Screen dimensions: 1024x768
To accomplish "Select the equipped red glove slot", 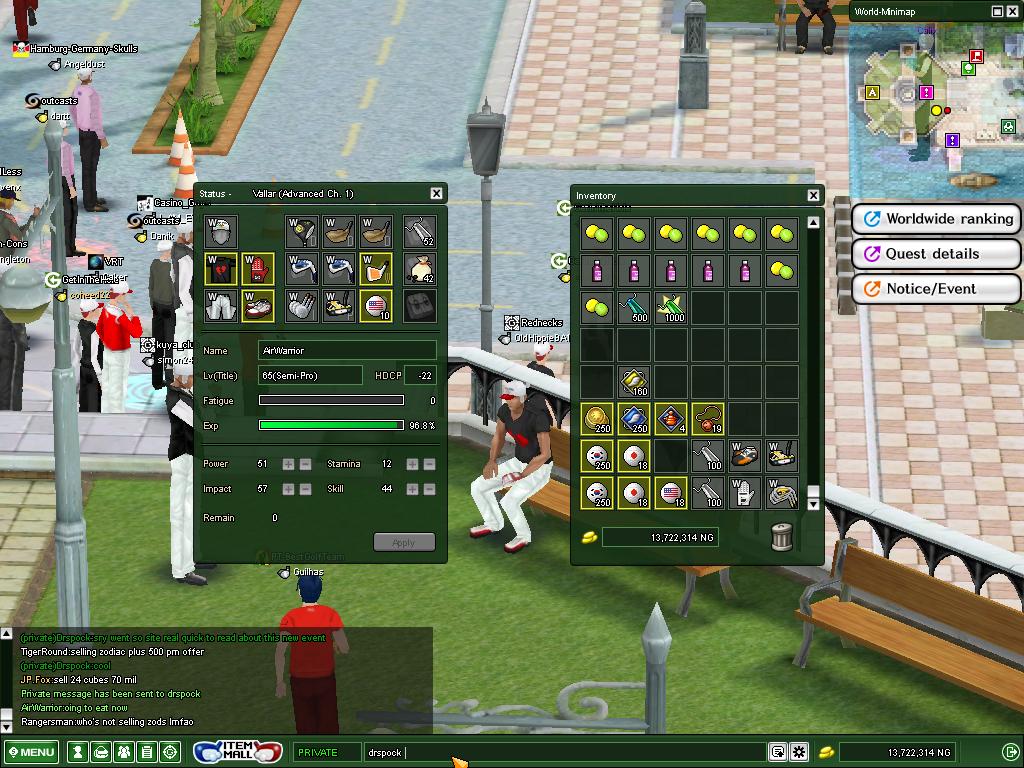I will 258,269.
